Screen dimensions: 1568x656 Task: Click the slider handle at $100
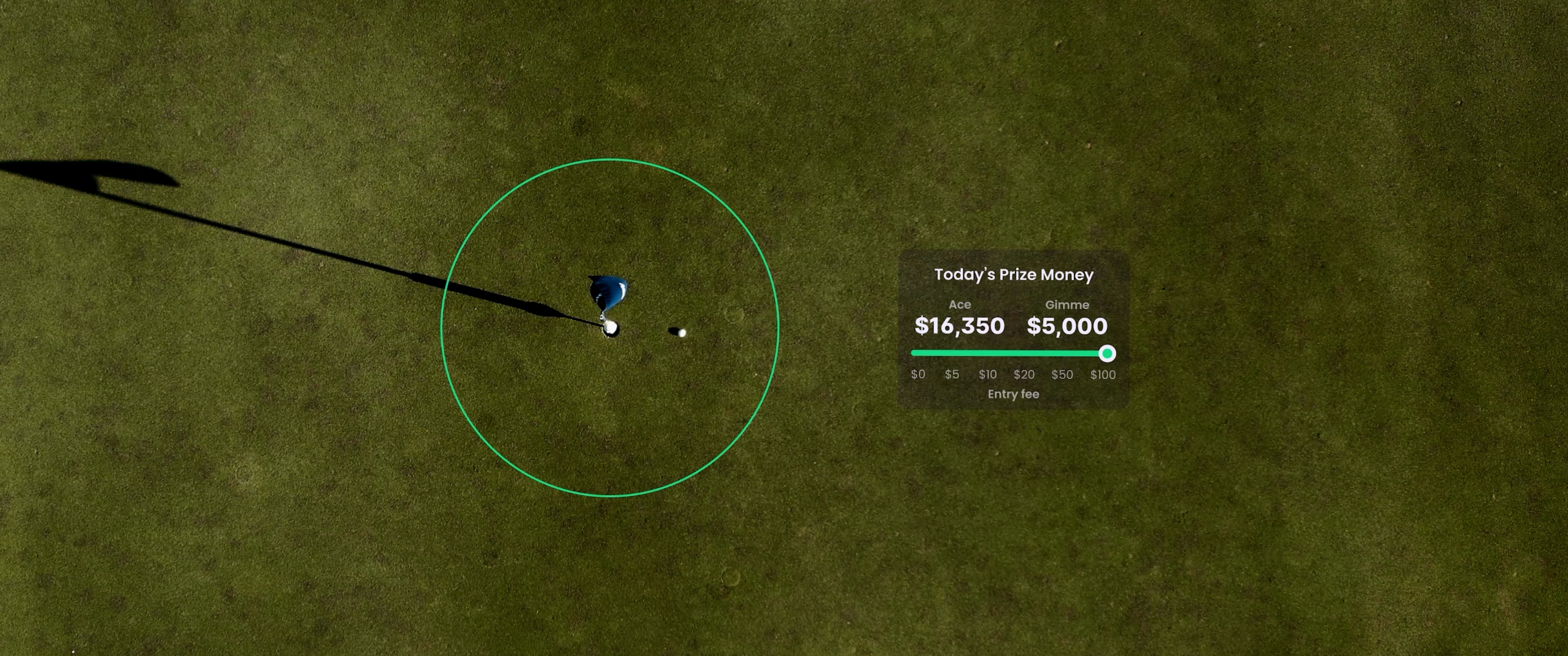[x=1107, y=354]
